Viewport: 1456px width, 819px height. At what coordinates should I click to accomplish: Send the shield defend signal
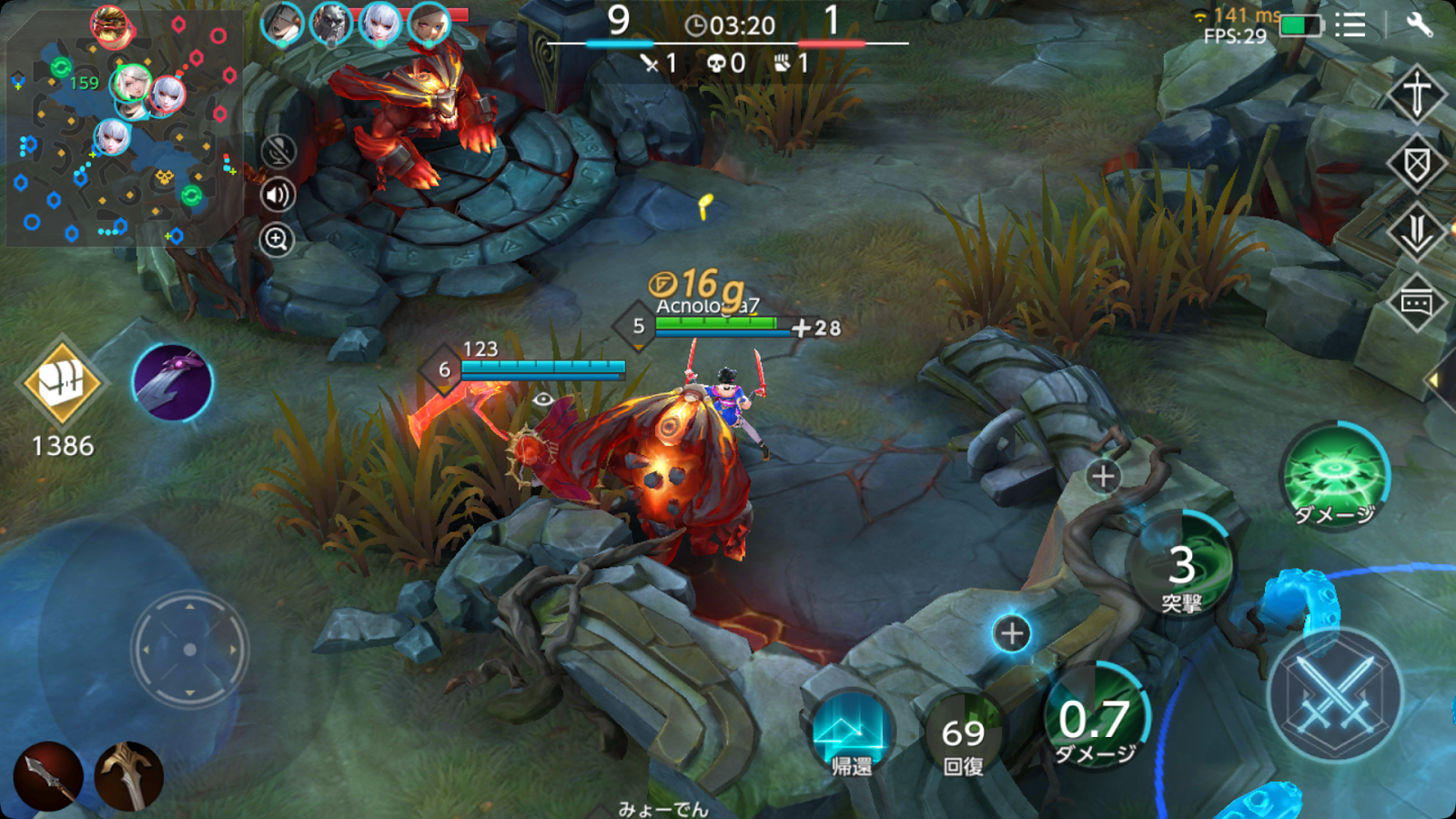pos(1416,162)
